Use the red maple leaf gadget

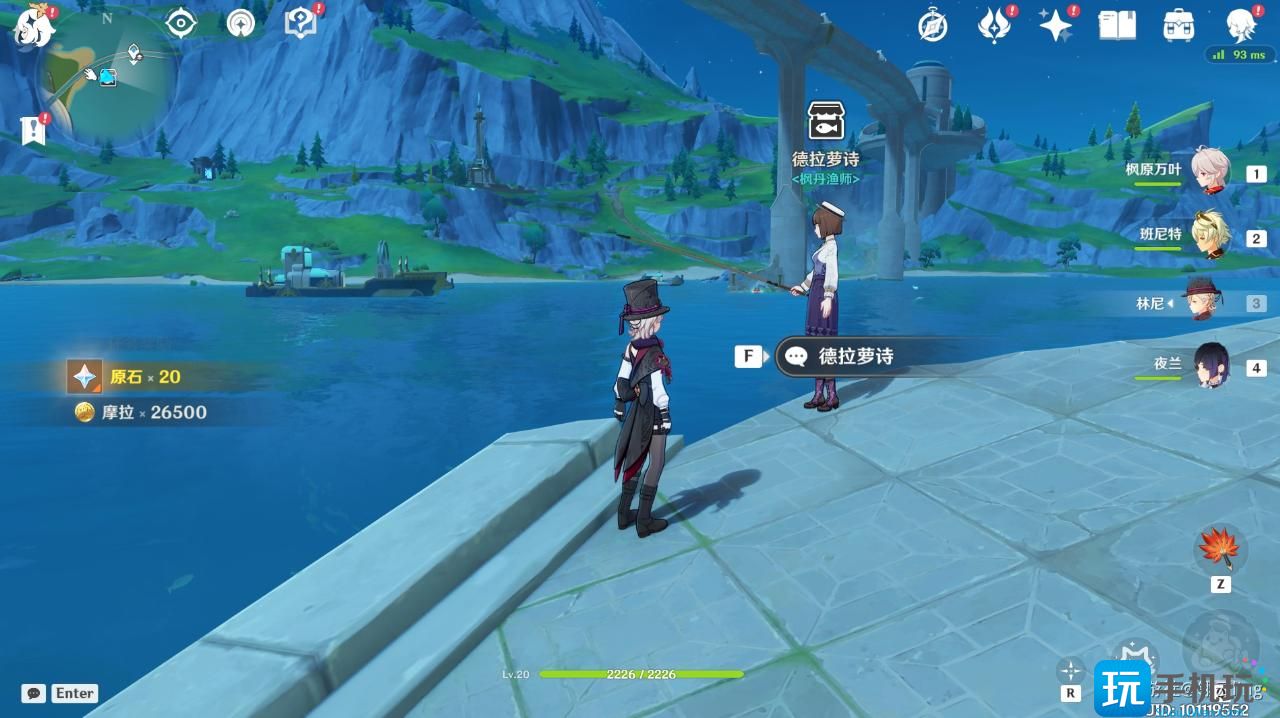coord(1220,549)
